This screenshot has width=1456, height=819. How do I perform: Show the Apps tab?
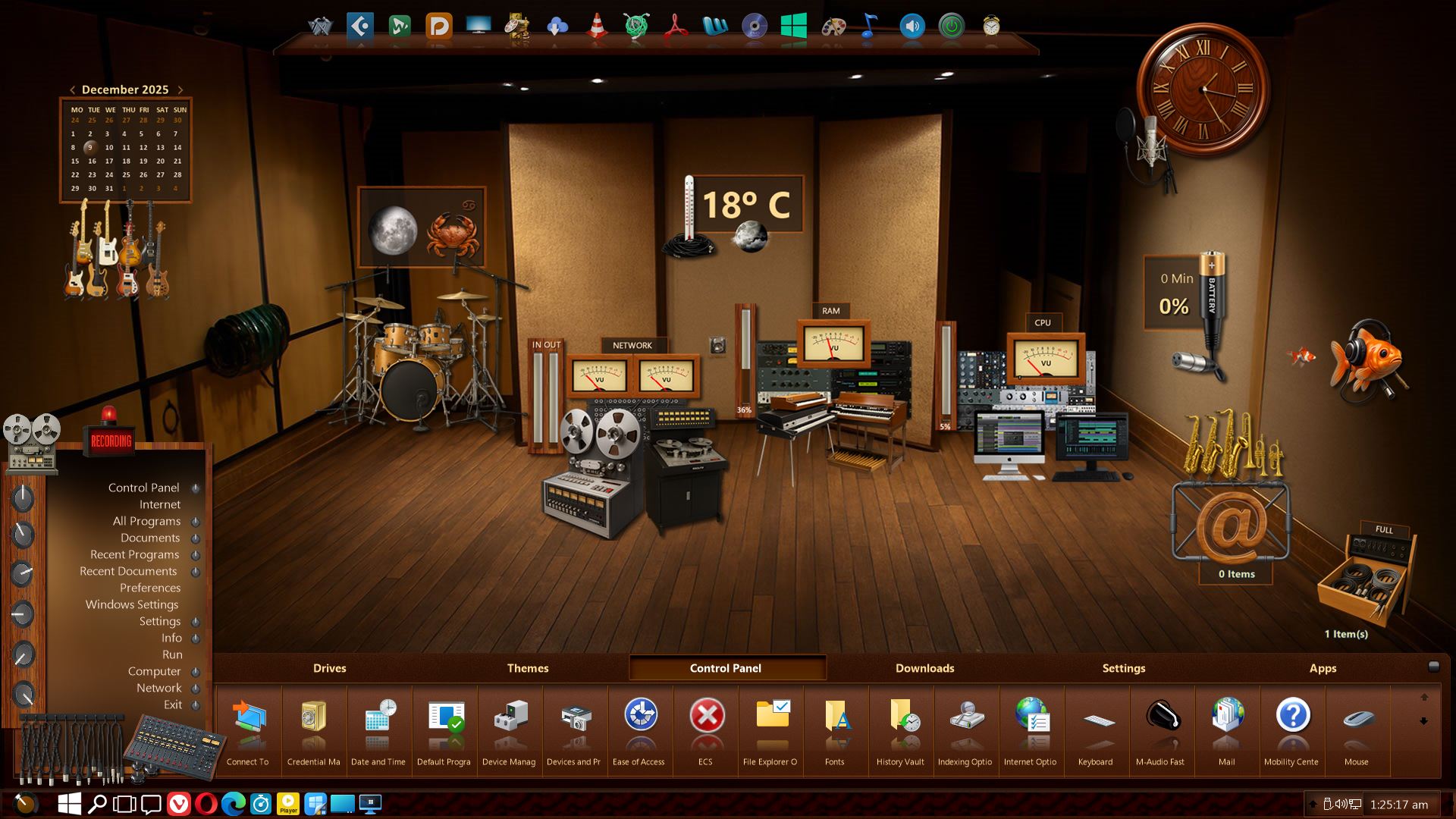(1323, 668)
